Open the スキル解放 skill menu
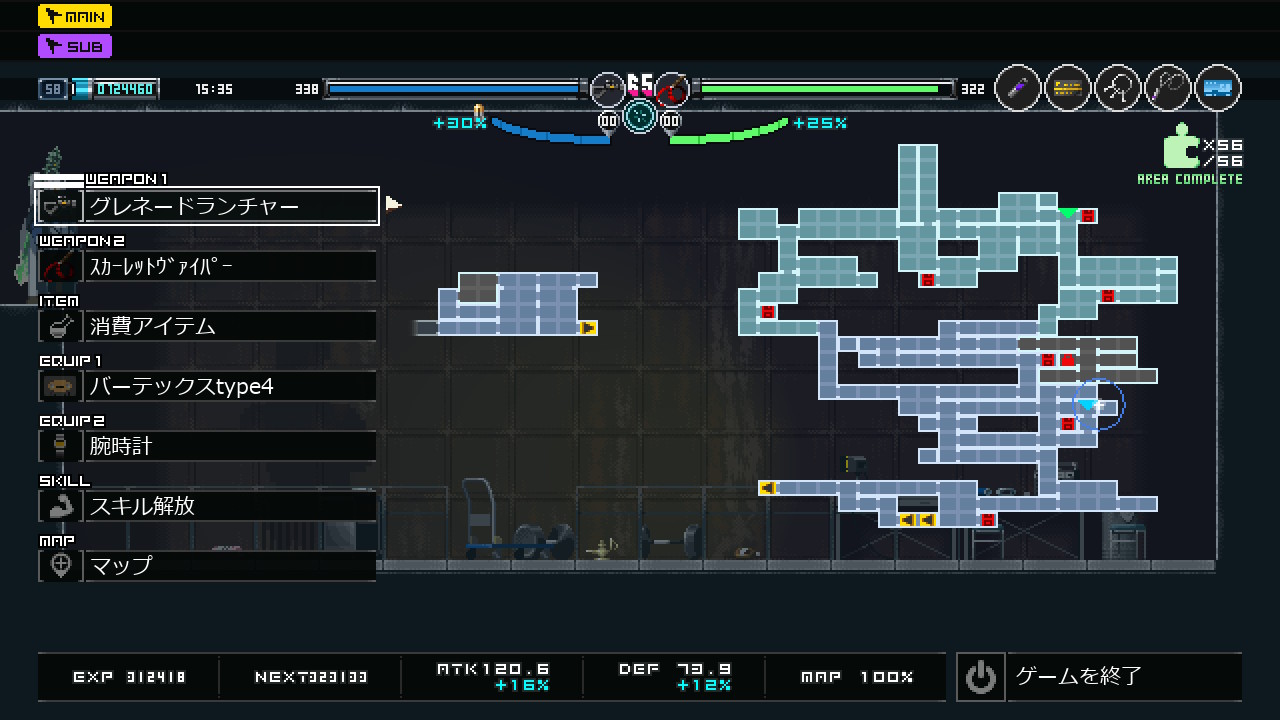 click(x=208, y=506)
